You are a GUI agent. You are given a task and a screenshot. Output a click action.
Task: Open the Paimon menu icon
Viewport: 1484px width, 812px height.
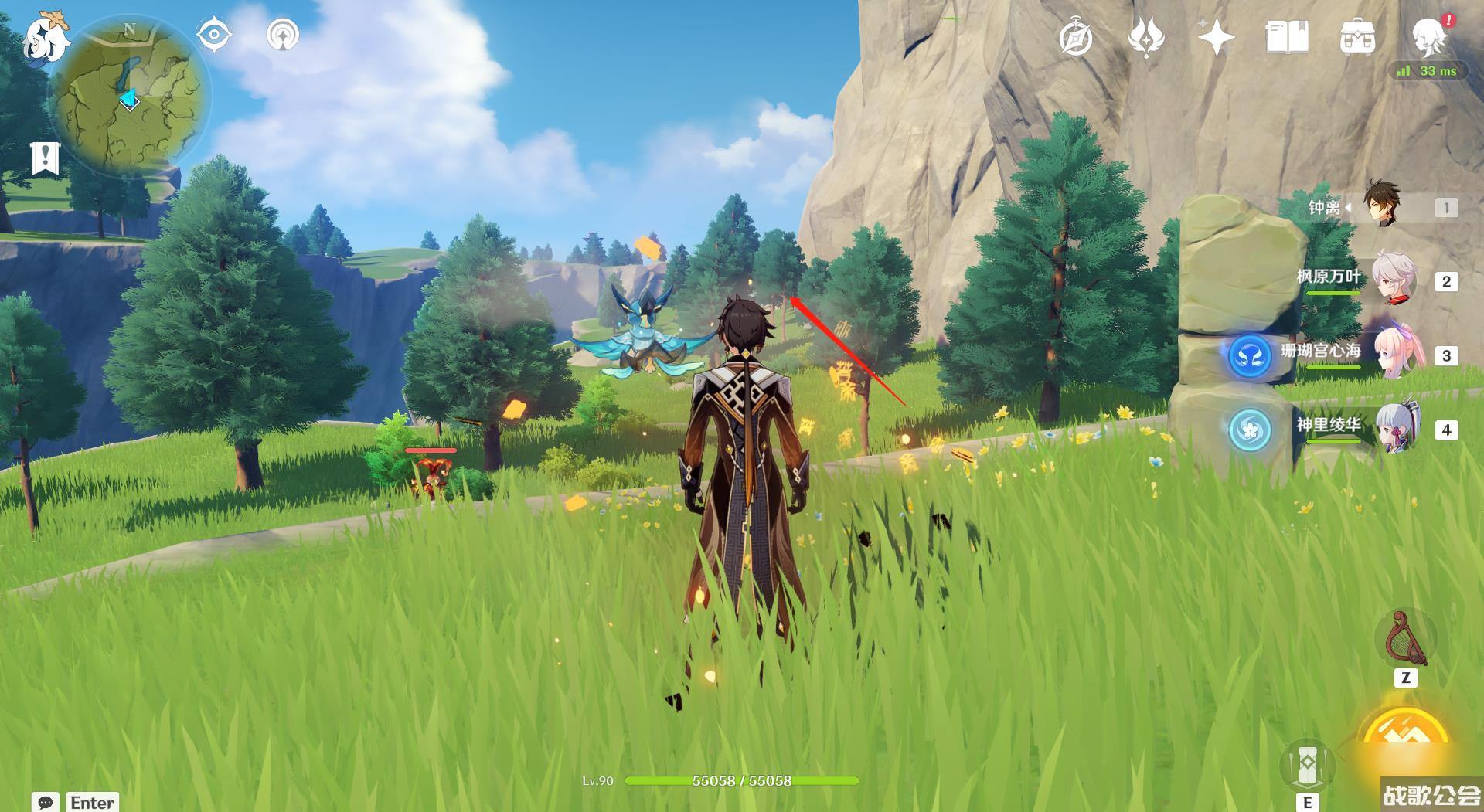tap(45, 37)
